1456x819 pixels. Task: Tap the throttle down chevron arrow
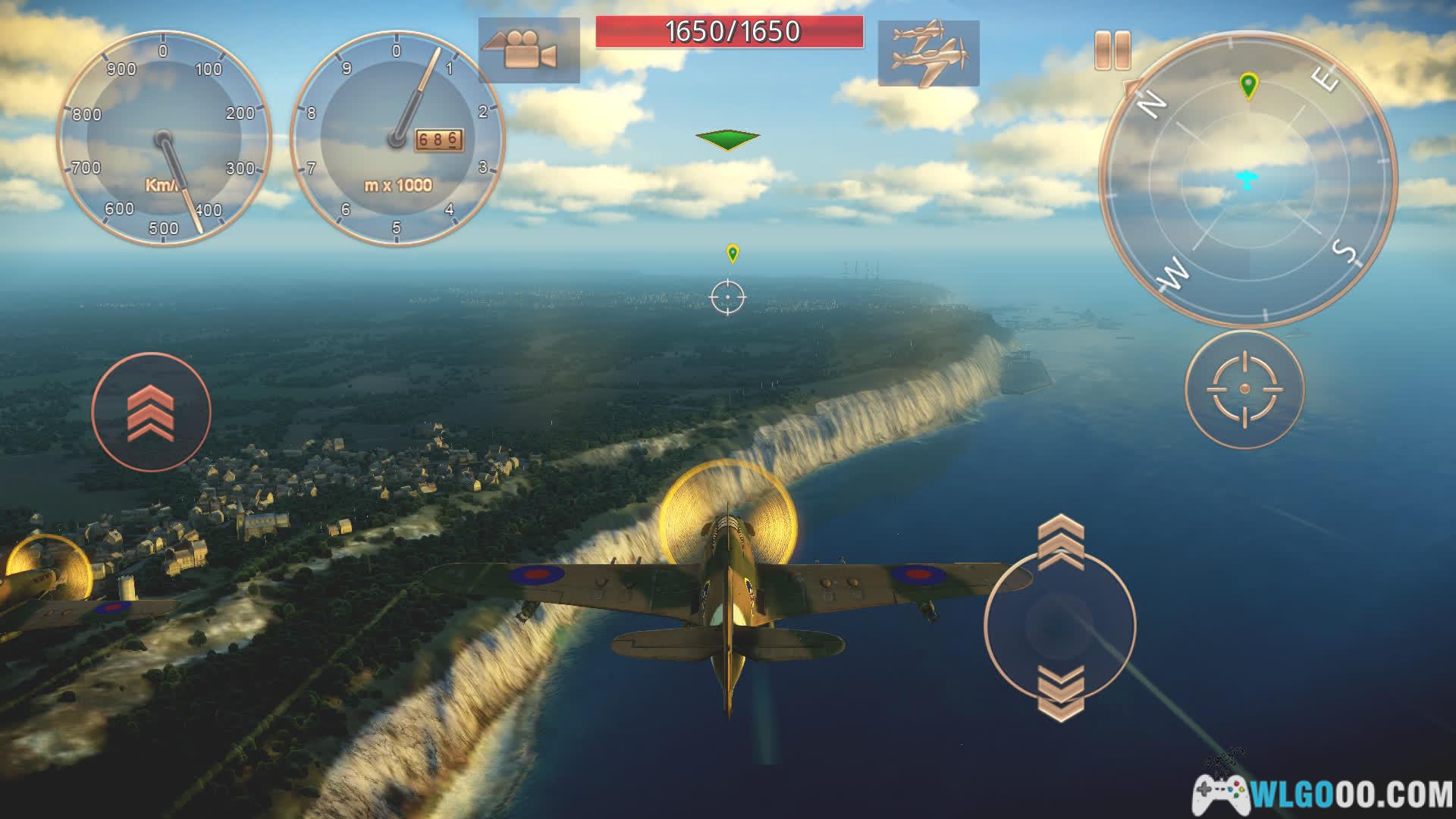1060,693
